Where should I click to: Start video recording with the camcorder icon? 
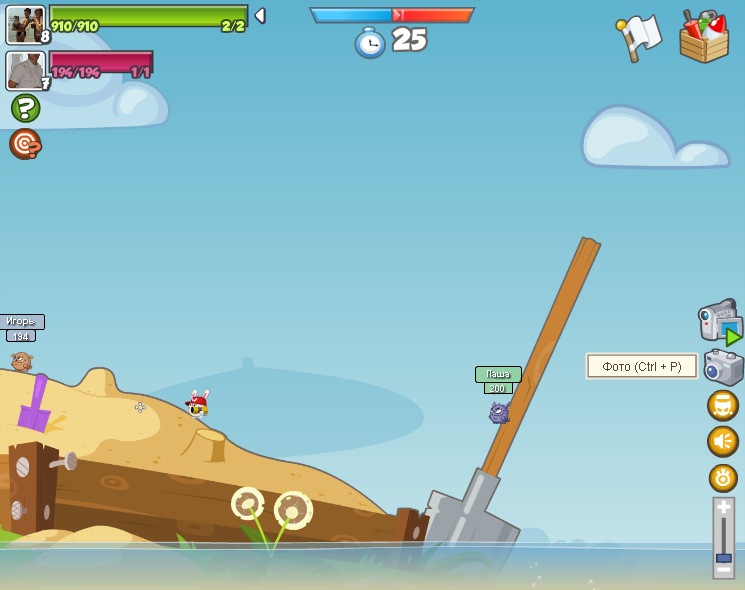(720, 322)
